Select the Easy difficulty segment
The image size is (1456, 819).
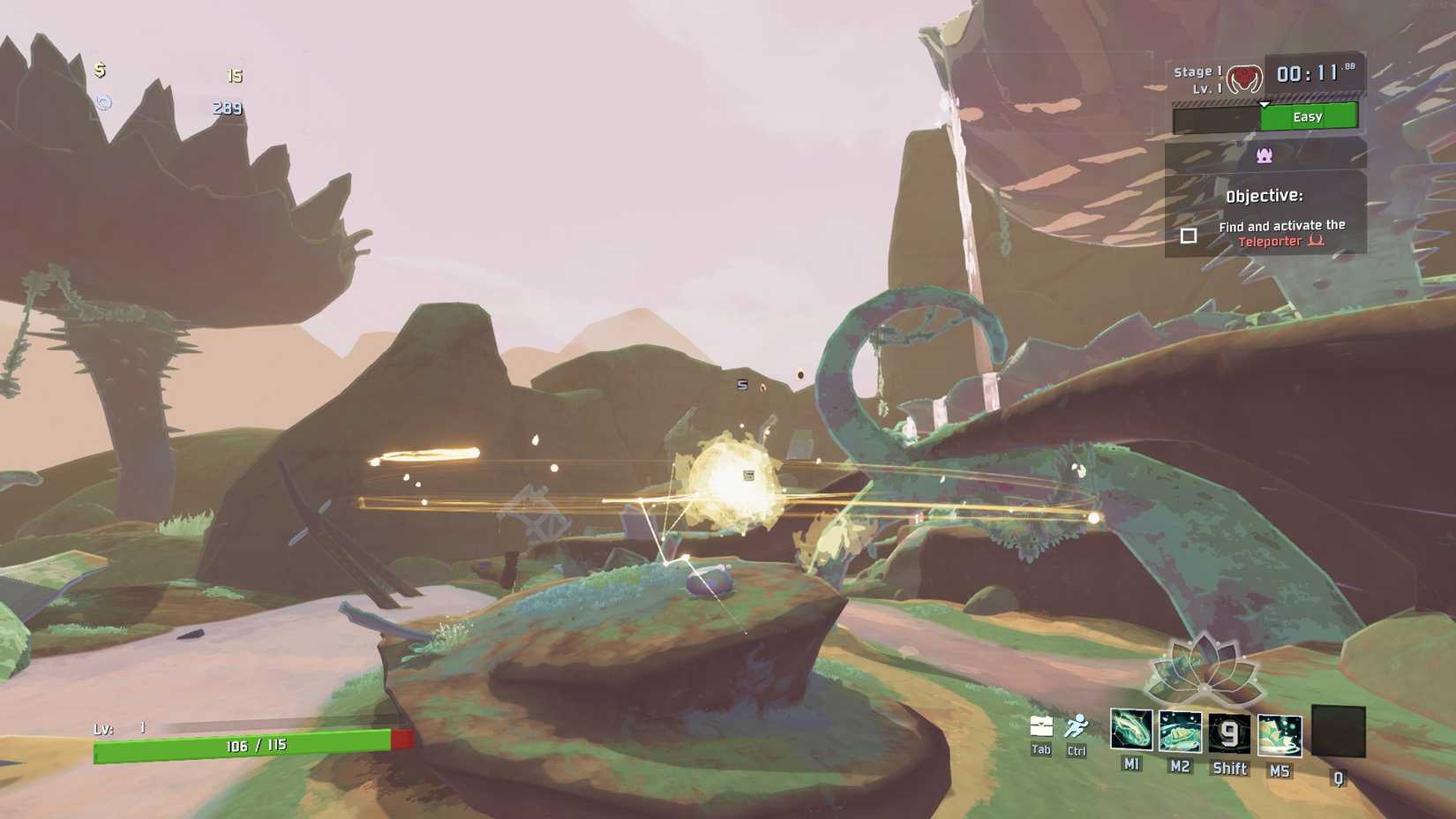tap(1307, 116)
